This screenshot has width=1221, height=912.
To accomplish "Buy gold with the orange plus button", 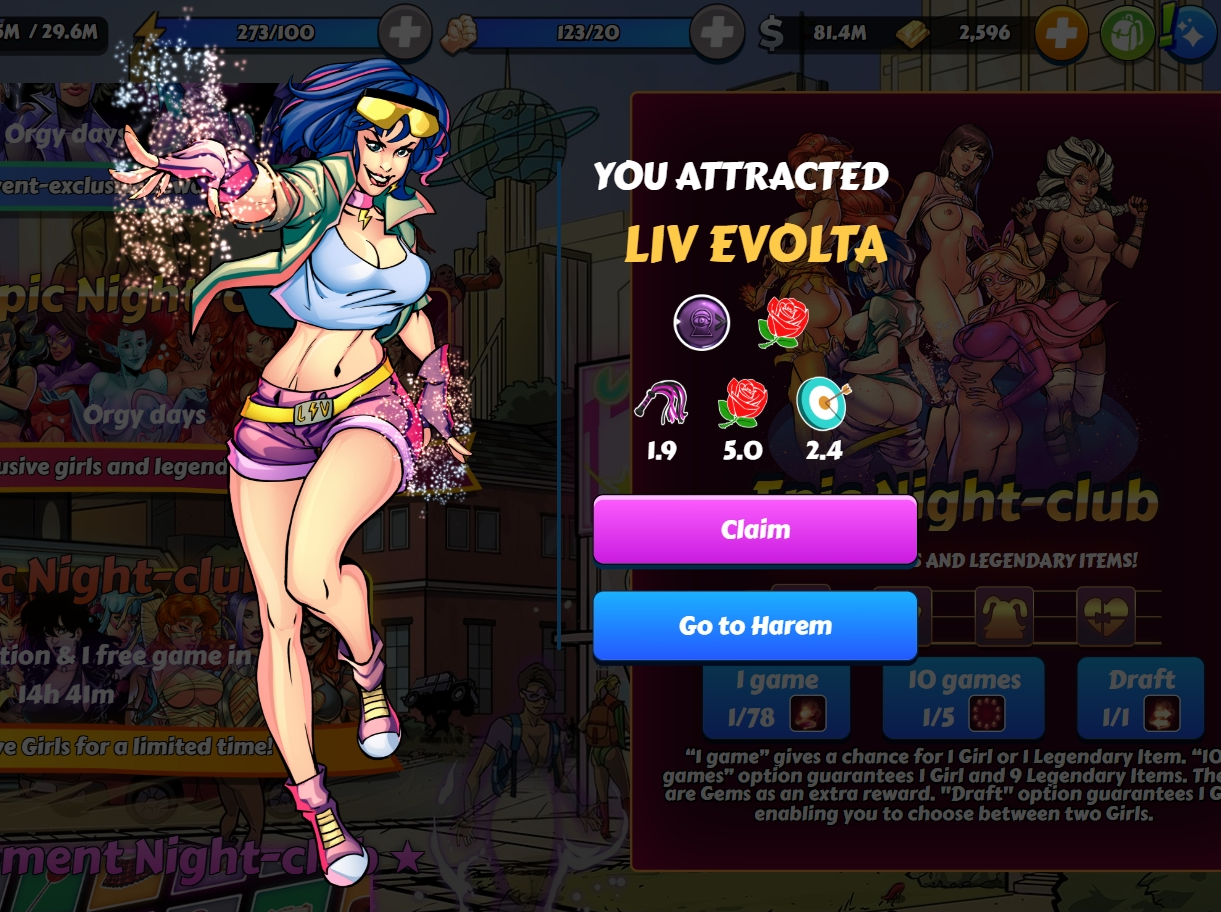I will tap(1061, 34).
